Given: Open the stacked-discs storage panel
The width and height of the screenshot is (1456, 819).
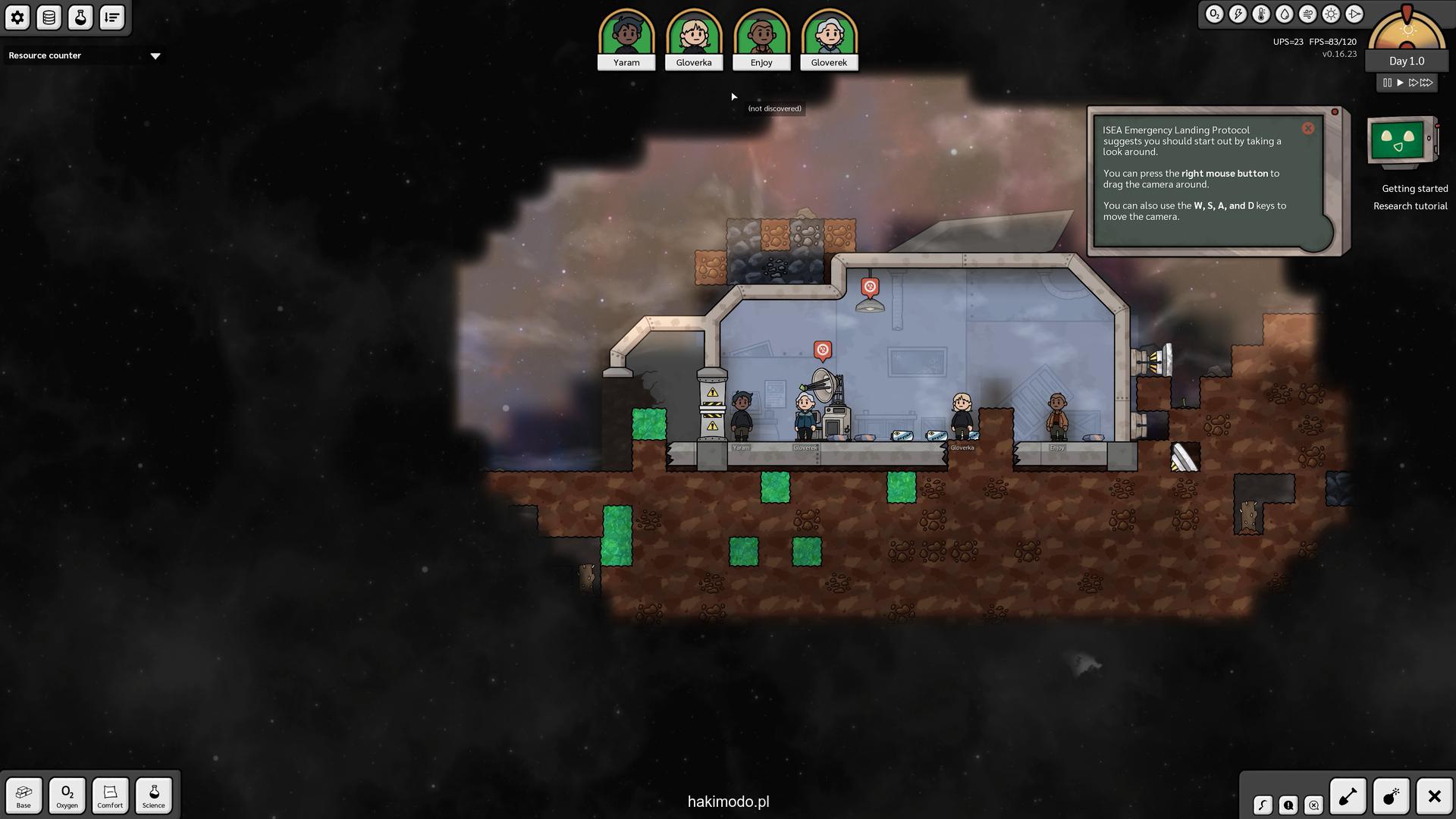Looking at the screenshot, I should (x=49, y=17).
